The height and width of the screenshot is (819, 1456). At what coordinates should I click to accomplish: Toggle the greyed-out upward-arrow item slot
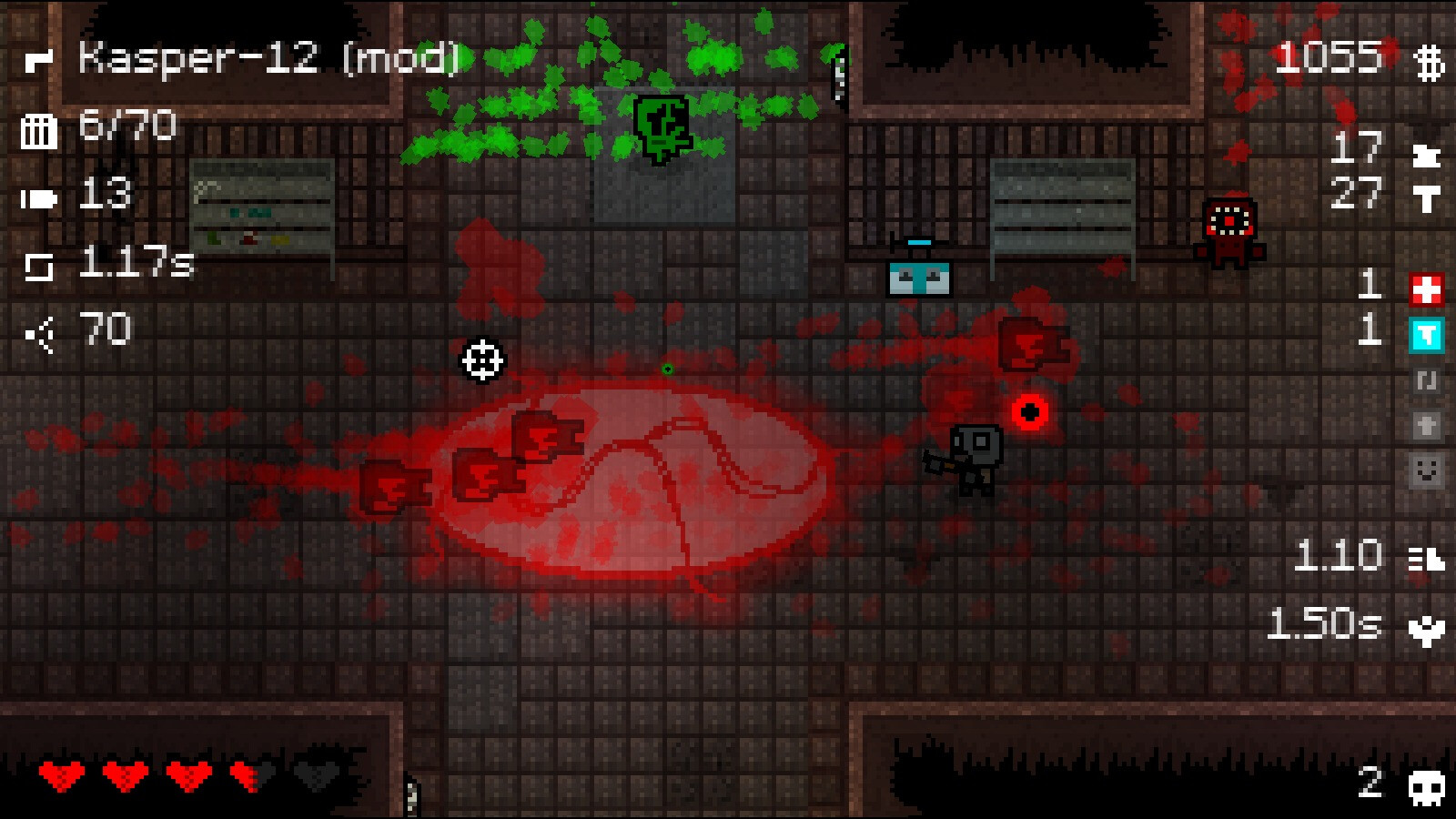pos(1425,423)
